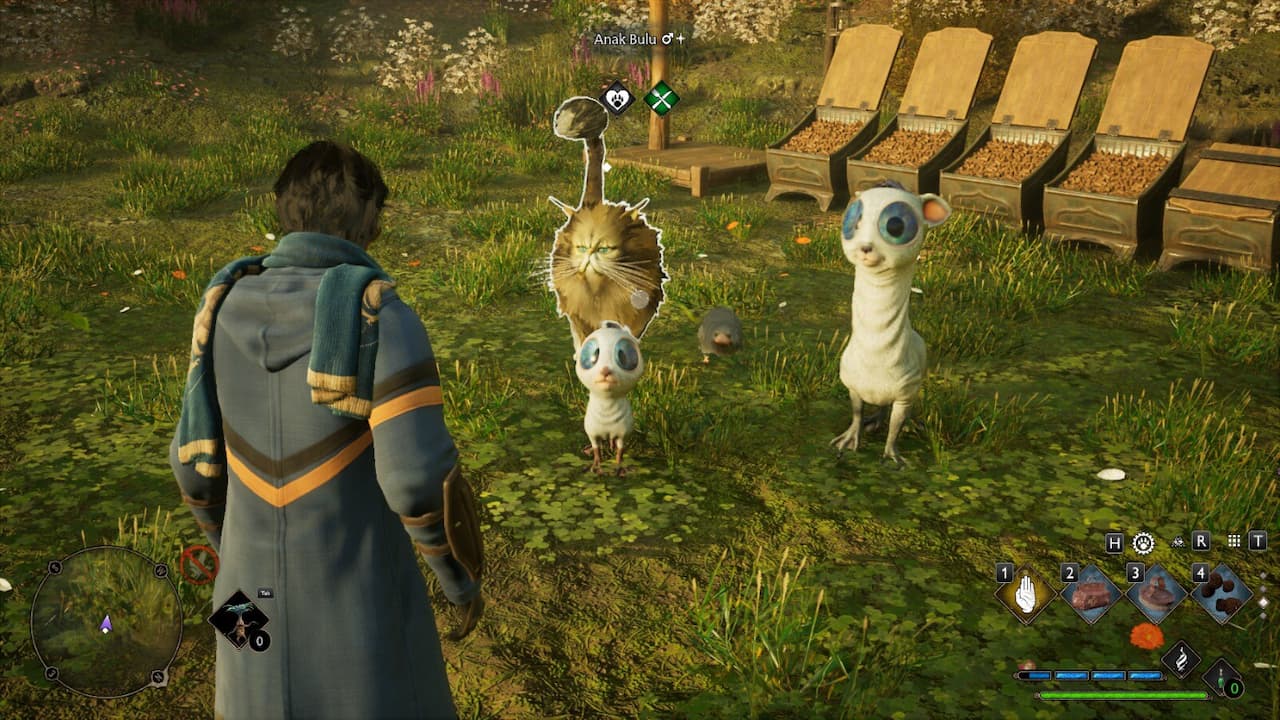The height and width of the screenshot is (720, 1280).
Task: Select the raw meat in slot 2
Action: click(x=1089, y=597)
